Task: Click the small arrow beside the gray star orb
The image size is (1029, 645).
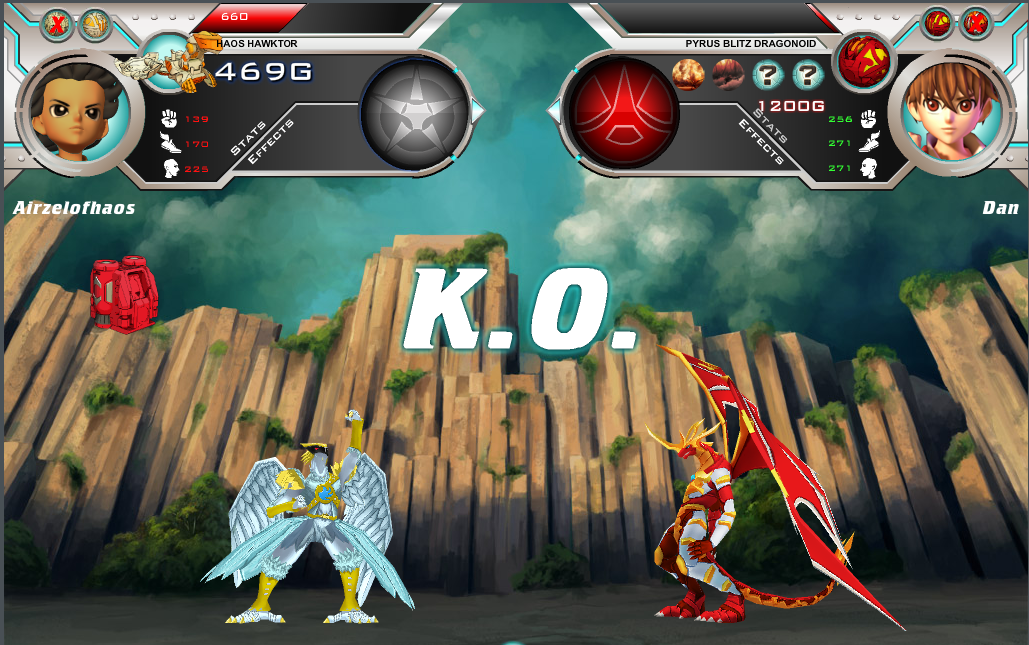Action: pyautogui.click(x=478, y=111)
